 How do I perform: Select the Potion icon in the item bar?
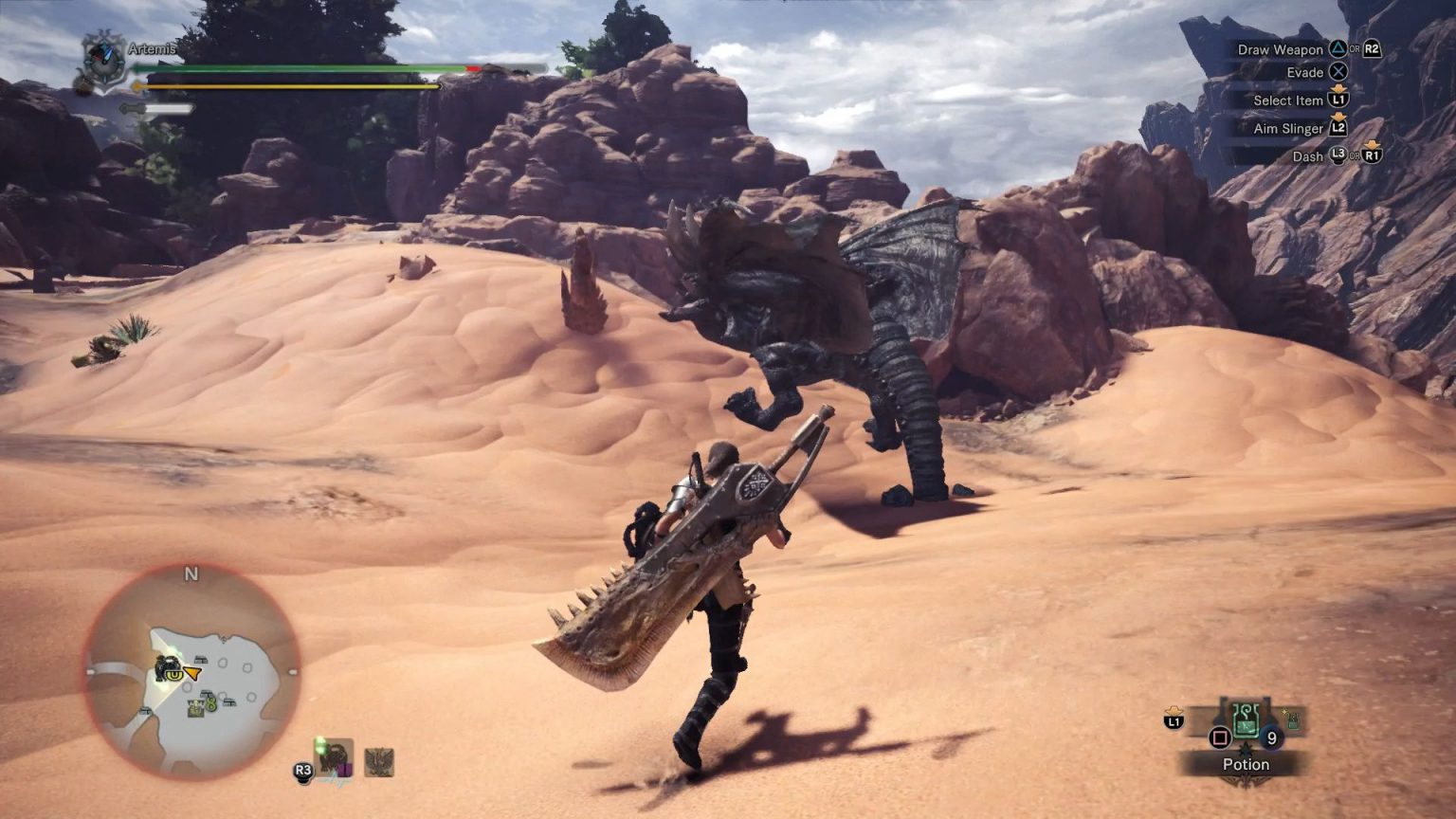click(x=1246, y=722)
